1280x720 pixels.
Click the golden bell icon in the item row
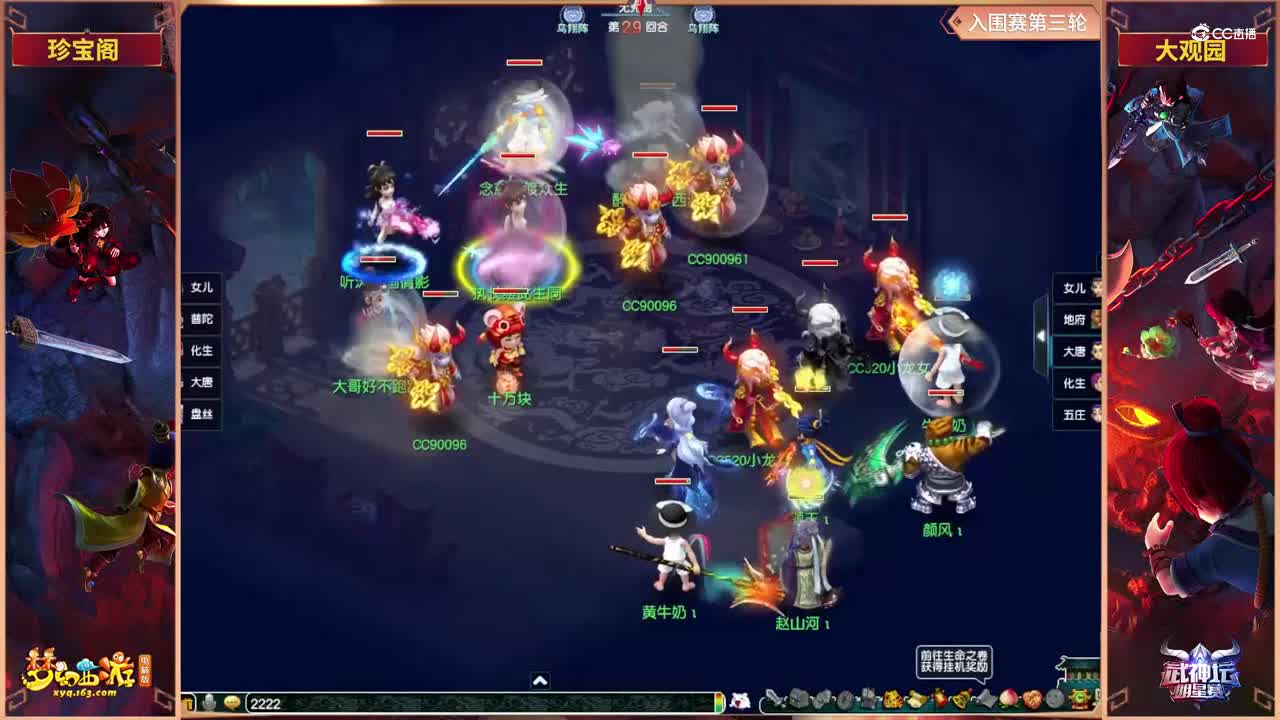click(x=961, y=699)
